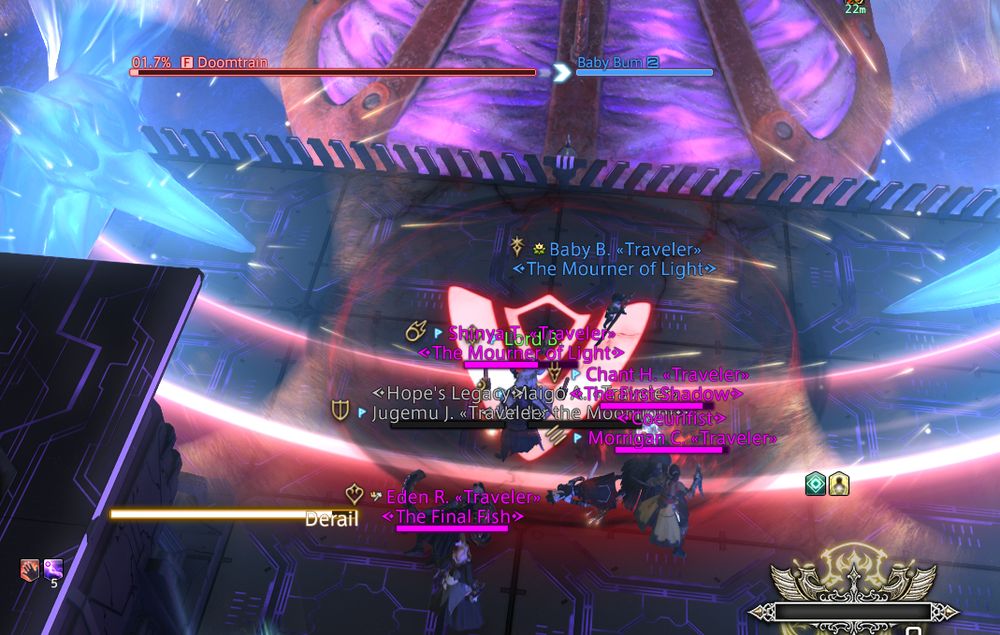The width and height of the screenshot is (1000, 635).
Task: Choose Shinya T. nameplate
Action: coord(530,333)
